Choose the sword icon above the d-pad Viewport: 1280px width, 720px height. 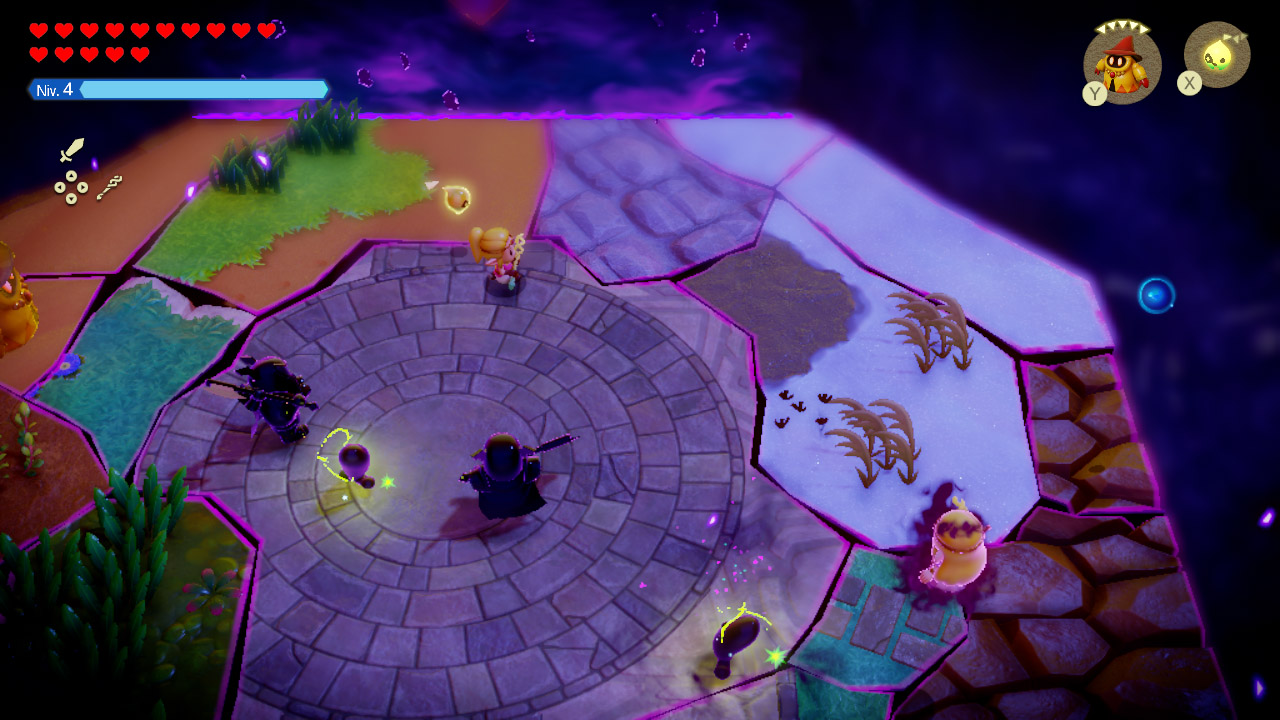coord(72,150)
